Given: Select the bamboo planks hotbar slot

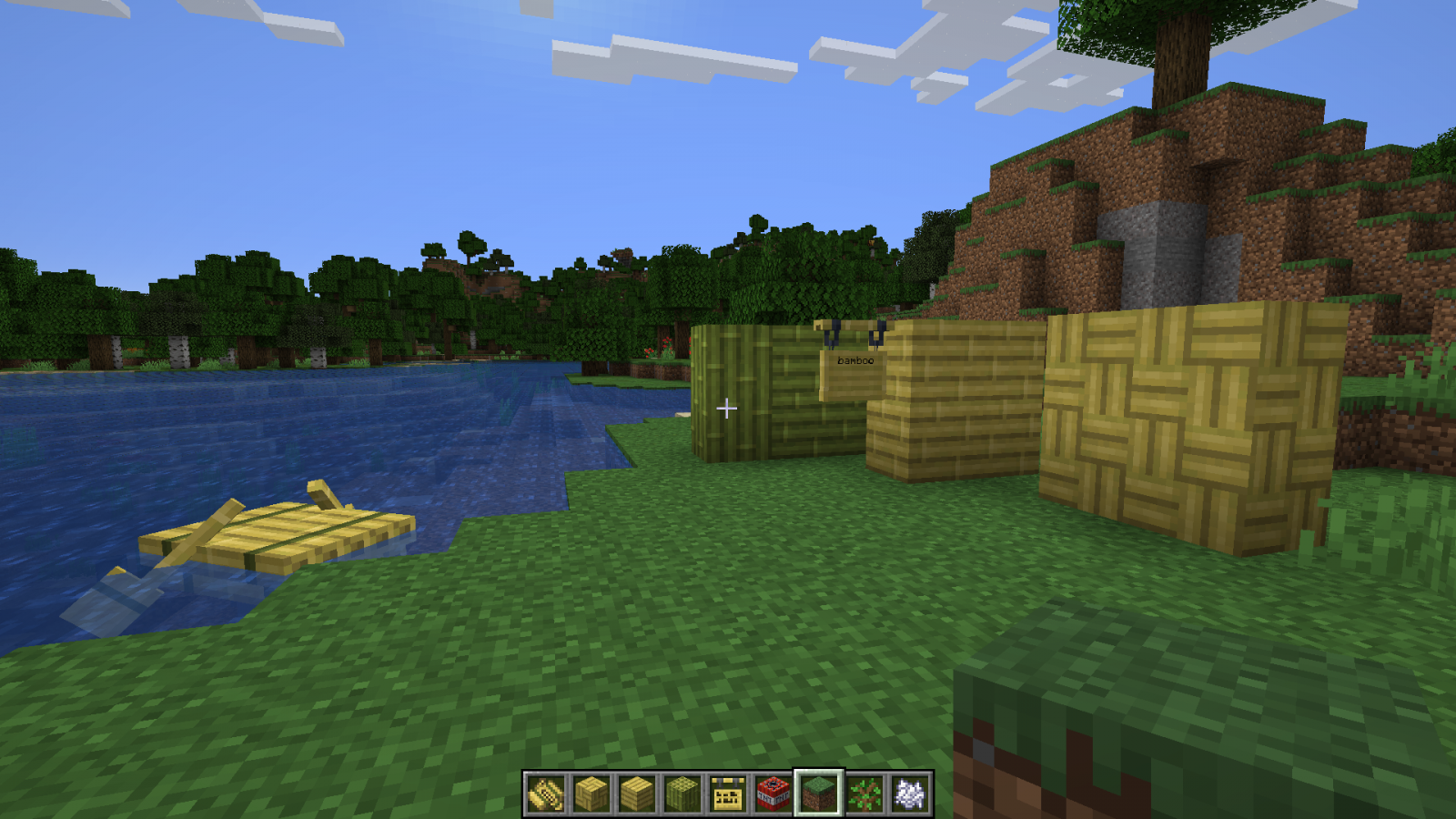Looking at the screenshot, I should (x=637, y=794).
